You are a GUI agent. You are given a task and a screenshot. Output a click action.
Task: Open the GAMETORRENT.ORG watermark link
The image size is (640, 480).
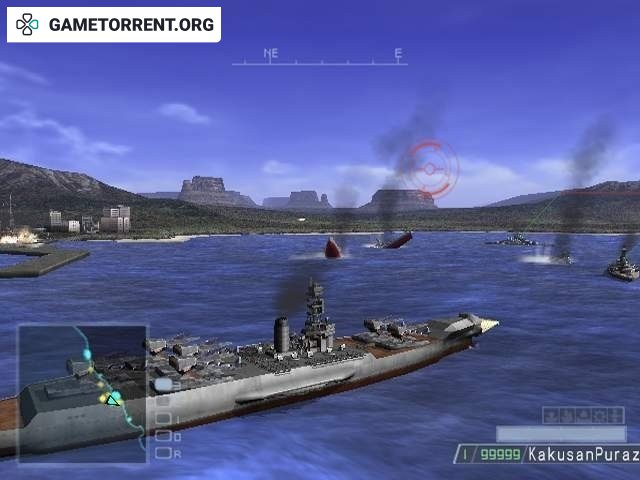[114, 24]
